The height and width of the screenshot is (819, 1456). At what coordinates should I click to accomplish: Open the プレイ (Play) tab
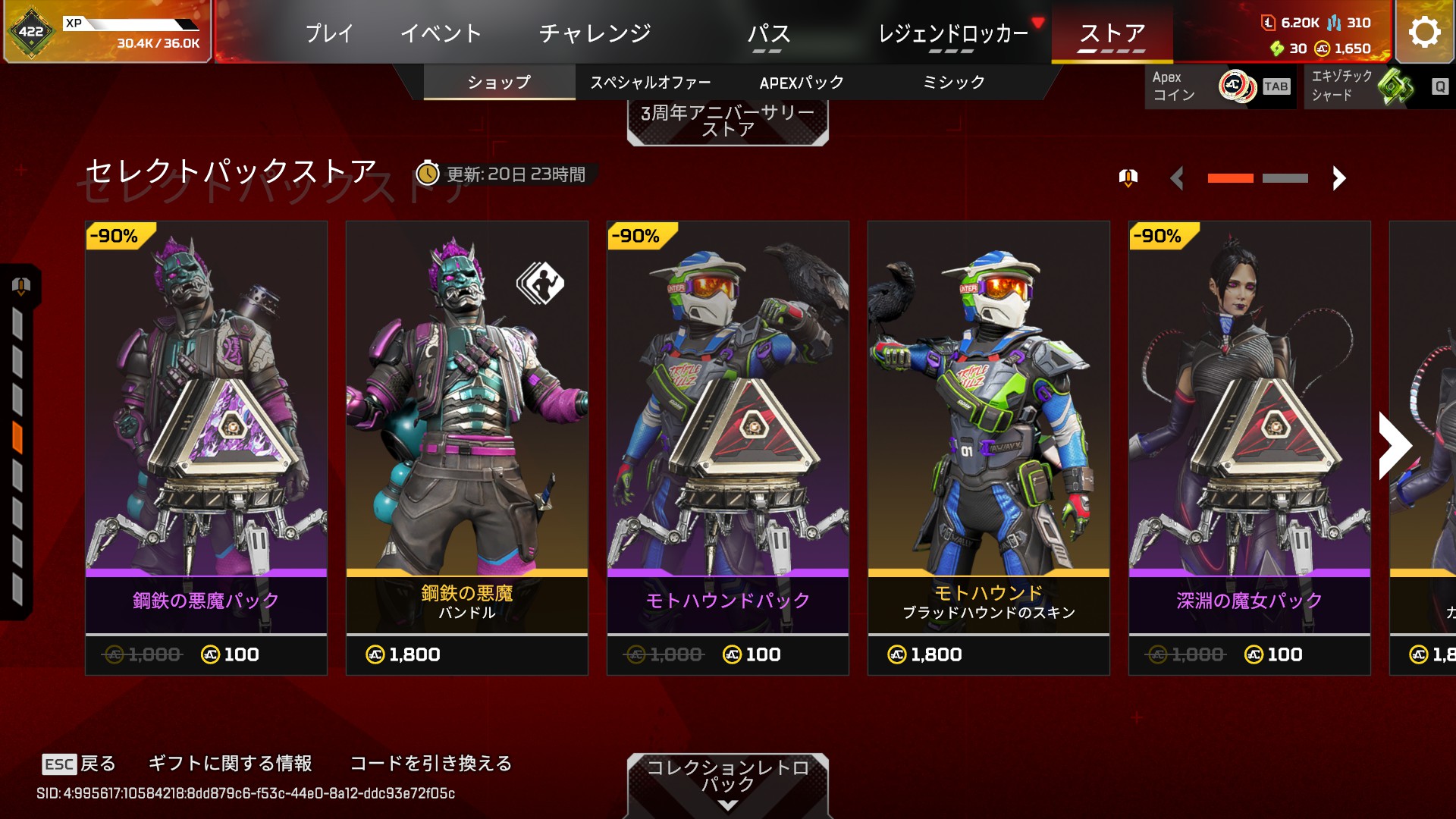(x=329, y=33)
